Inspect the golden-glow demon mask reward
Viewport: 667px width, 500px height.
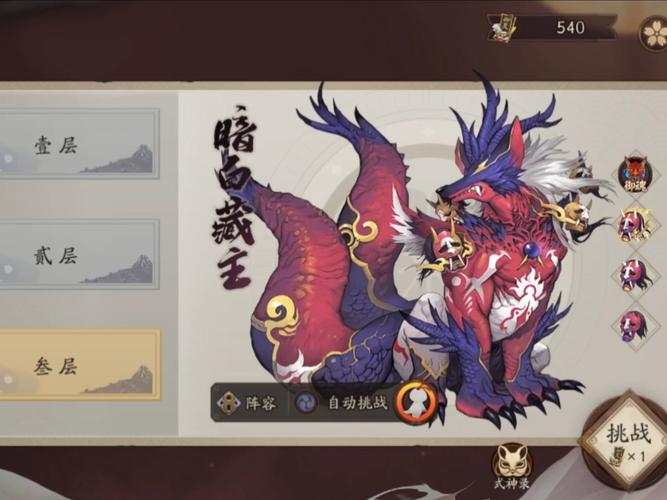click(x=632, y=223)
